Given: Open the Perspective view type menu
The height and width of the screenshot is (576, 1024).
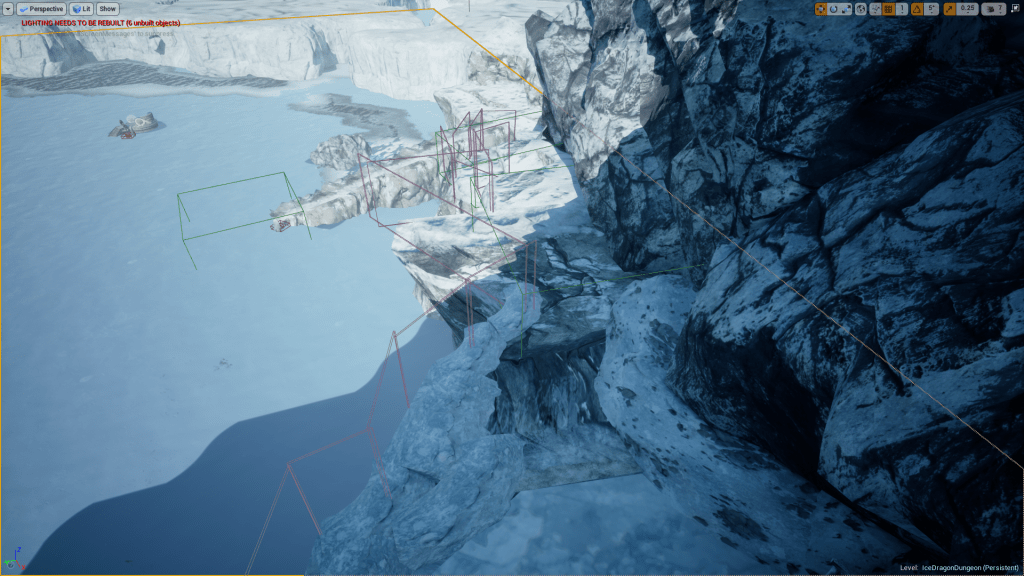Looking at the screenshot, I should 42,9.
